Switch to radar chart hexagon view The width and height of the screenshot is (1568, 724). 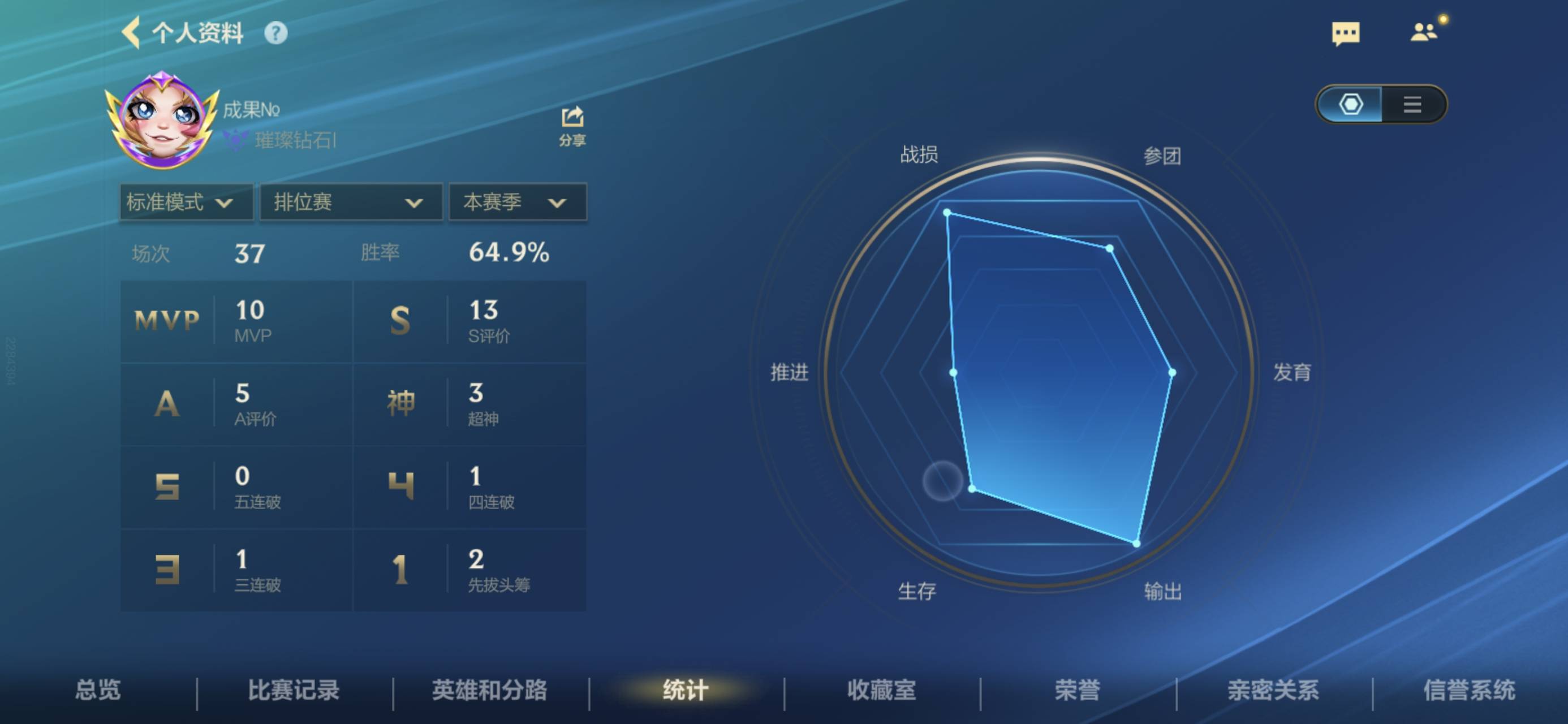[1351, 104]
